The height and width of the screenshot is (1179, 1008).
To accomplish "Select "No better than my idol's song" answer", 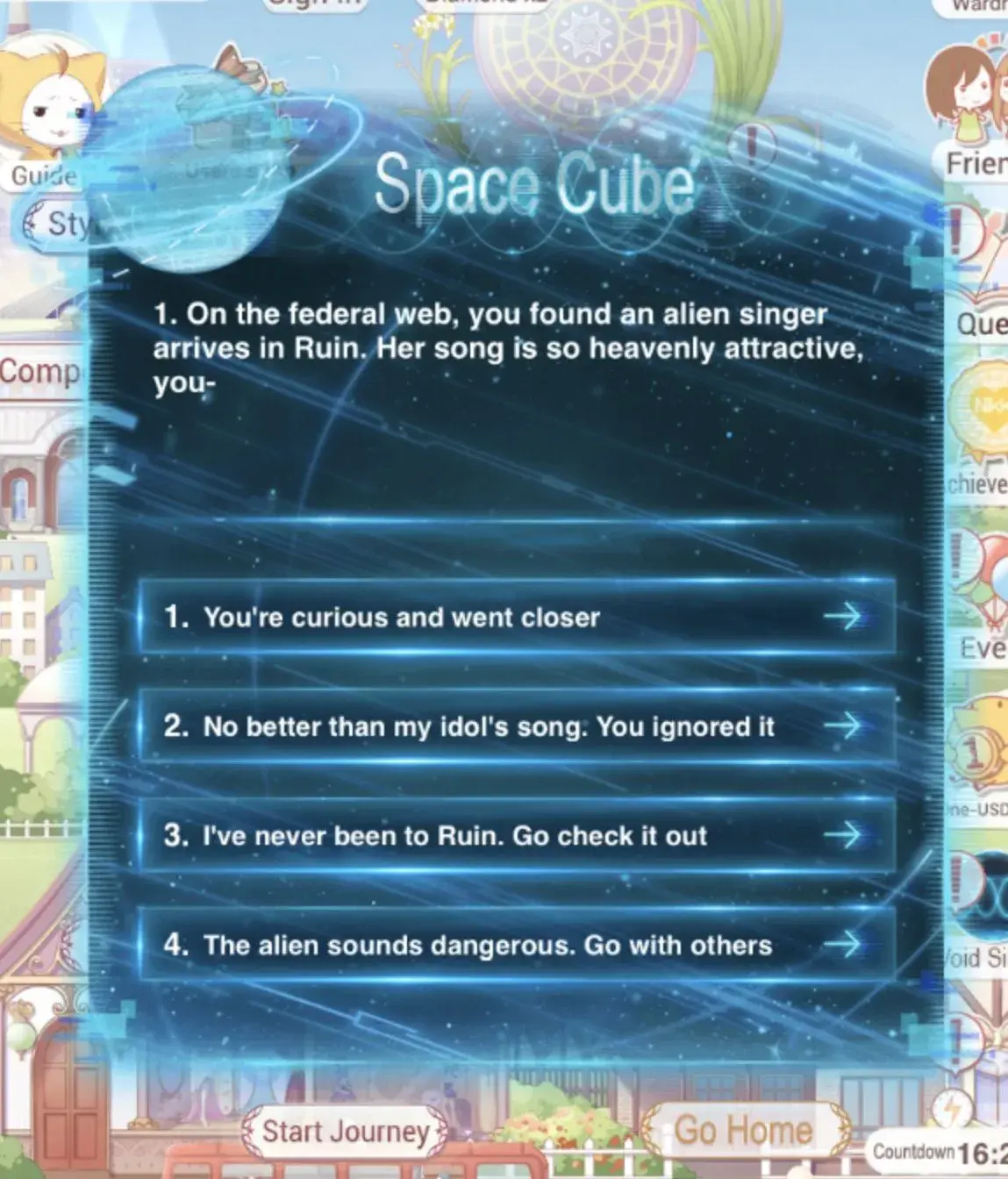I will (516, 726).
